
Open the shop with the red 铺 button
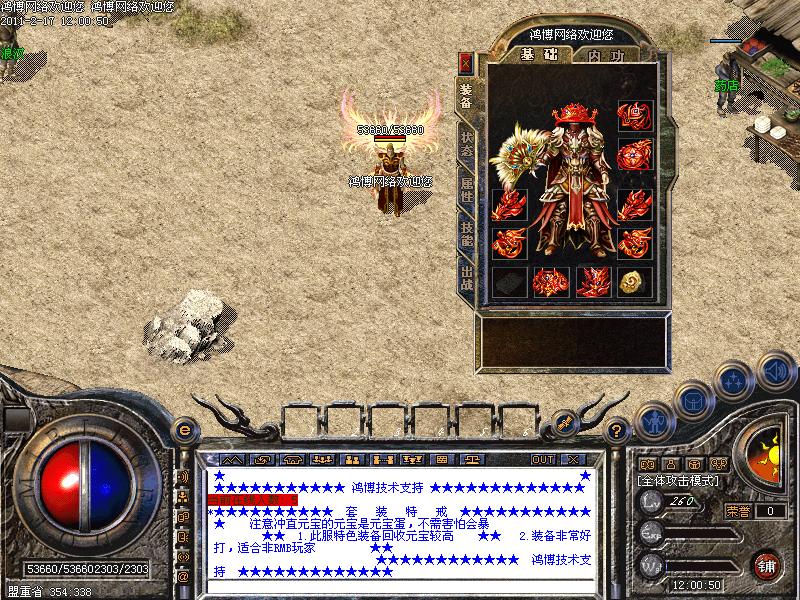pos(766,563)
